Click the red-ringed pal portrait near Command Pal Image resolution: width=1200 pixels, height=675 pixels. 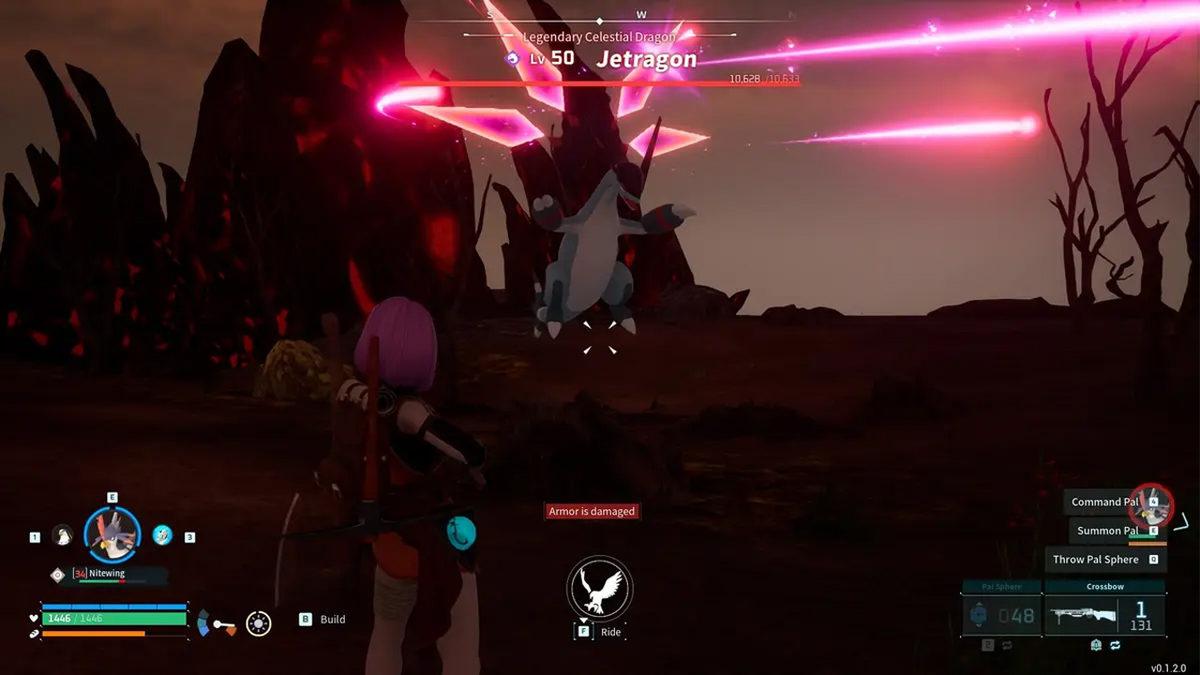1151,507
